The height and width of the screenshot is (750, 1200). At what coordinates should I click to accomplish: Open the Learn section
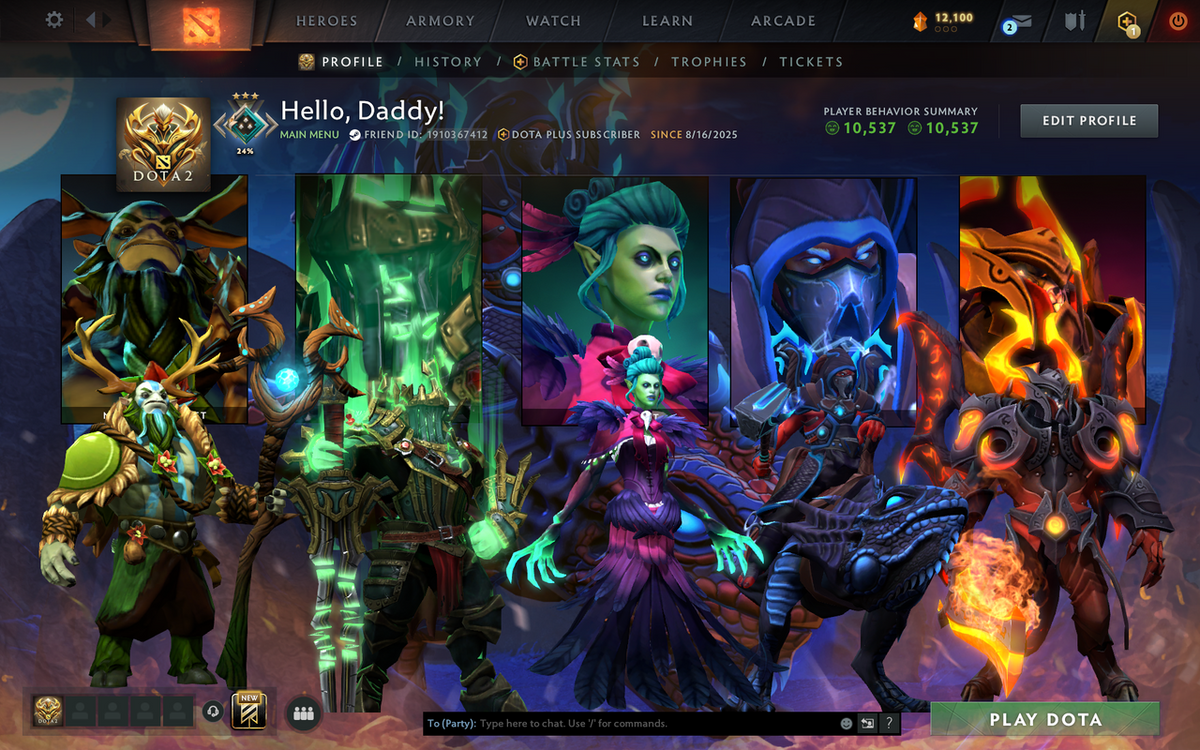click(667, 21)
